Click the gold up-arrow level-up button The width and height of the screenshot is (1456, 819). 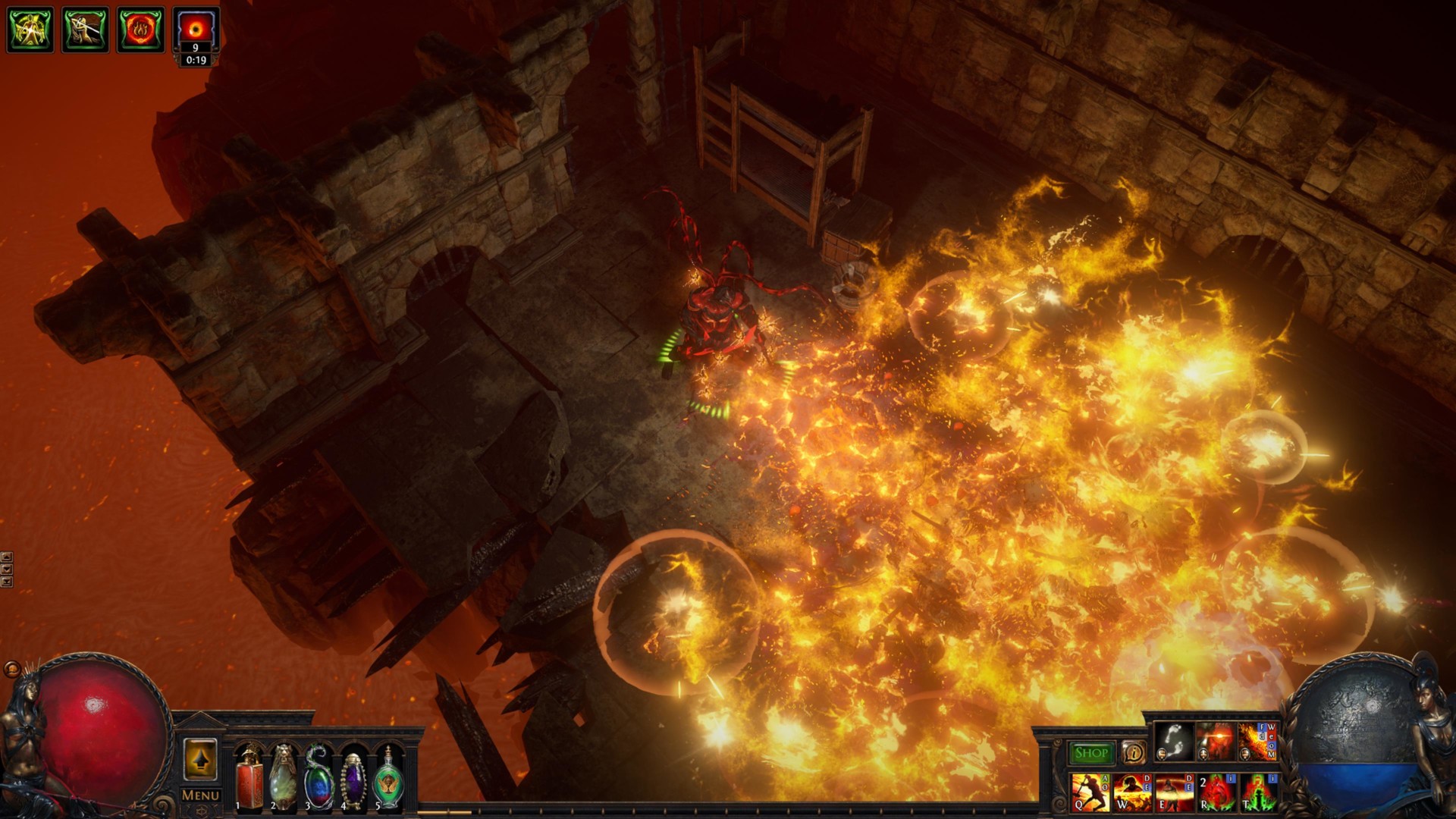coord(200,759)
